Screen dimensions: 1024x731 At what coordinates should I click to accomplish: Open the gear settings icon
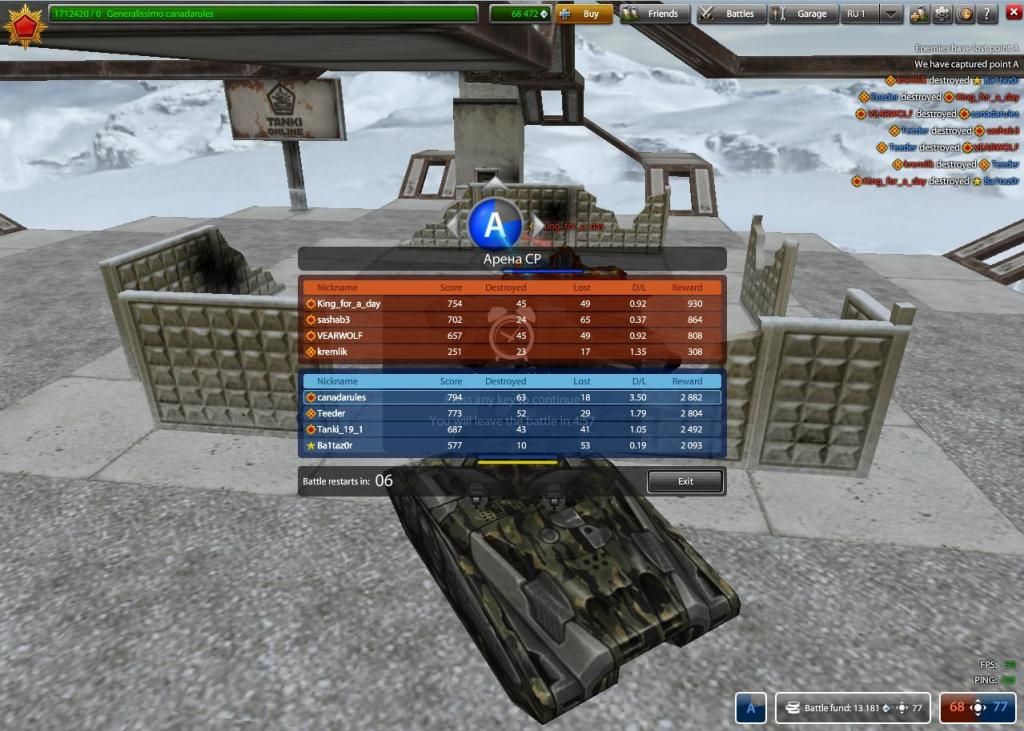click(941, 14)
